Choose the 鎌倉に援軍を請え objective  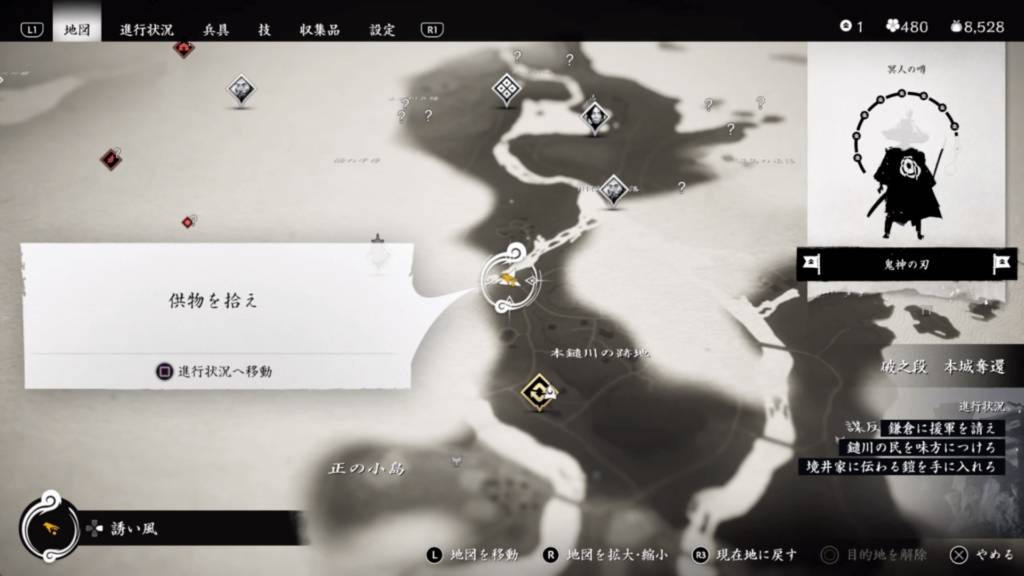point(940,428)
